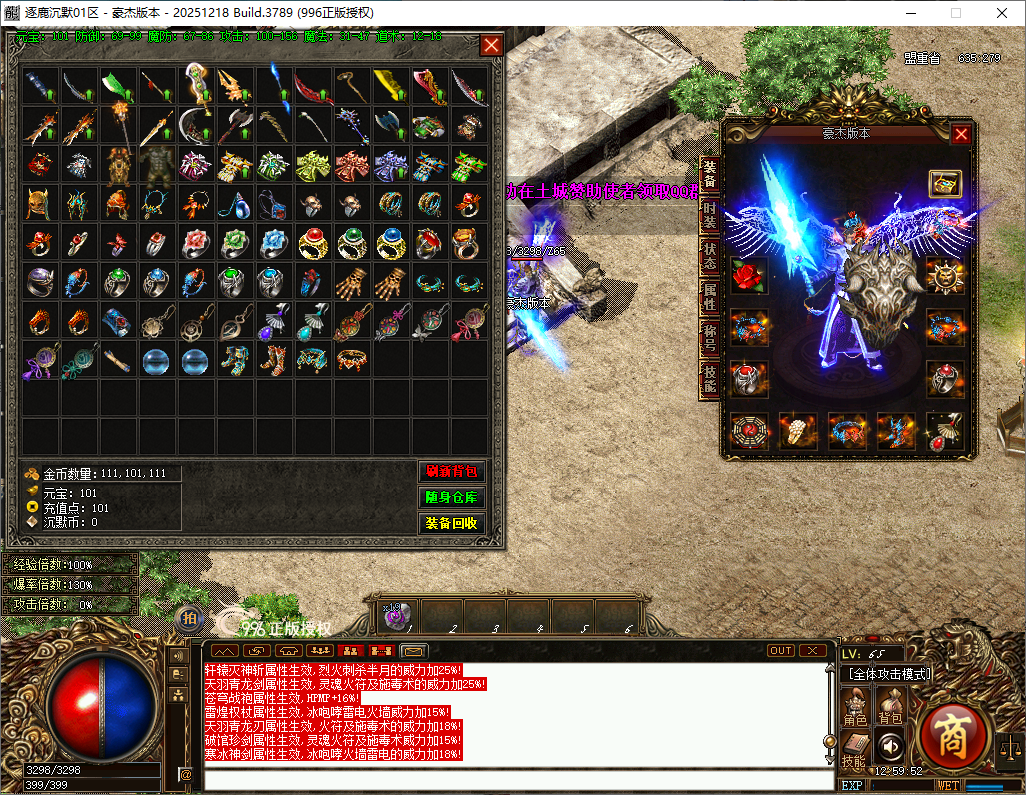Close the character equipment panel
1026x795 pixels.
pyautogui.click(x=961, y=134)
